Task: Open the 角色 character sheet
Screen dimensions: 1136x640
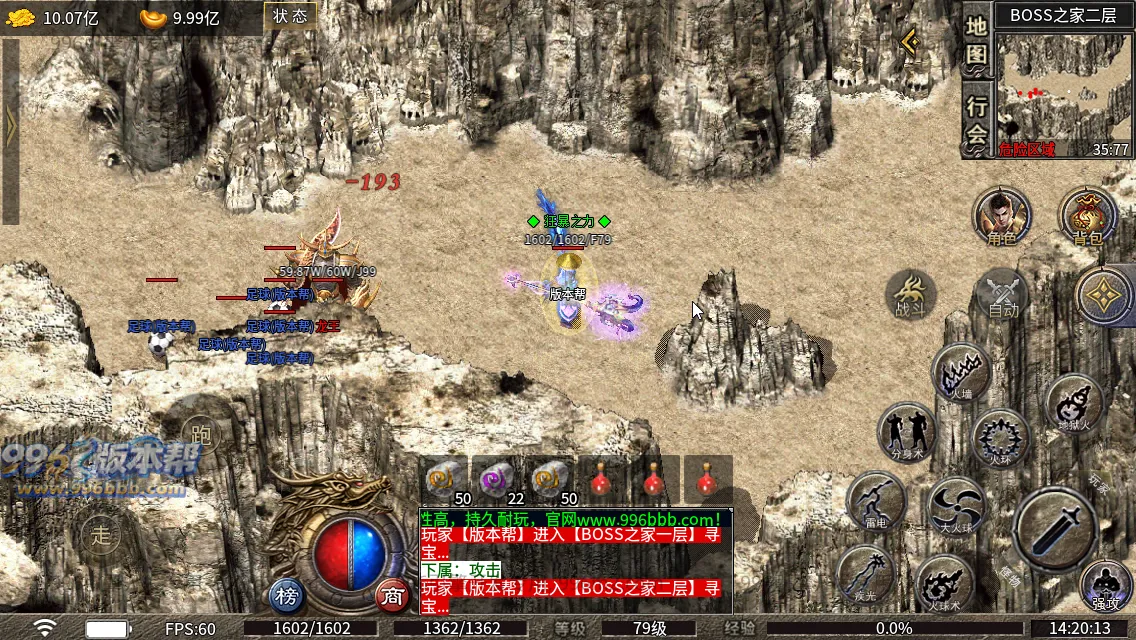Action: pyautogui.click(x=1001, y=216)
